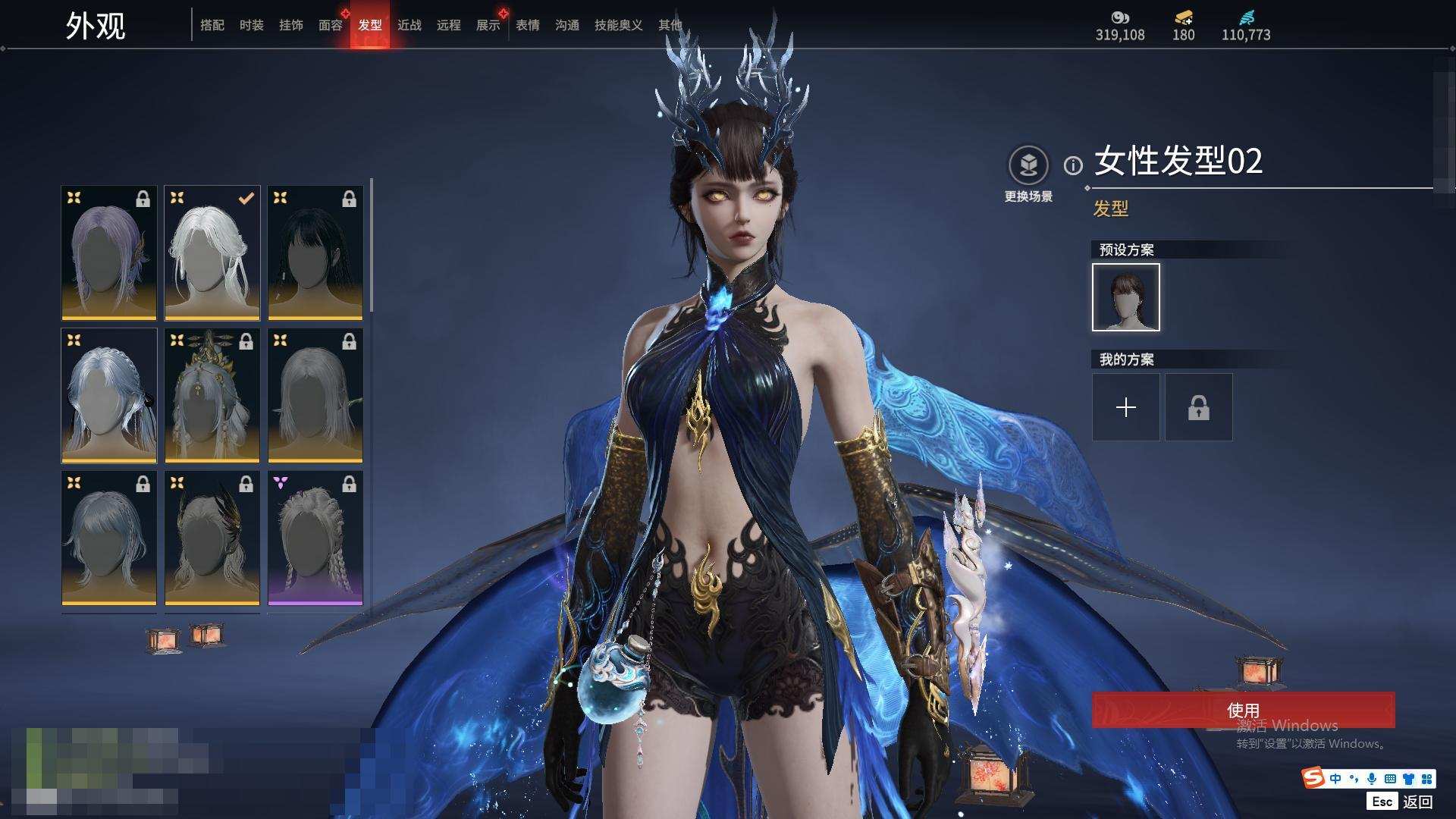Add a new scheme under 我的方案
Viewport: 1456px width, 819px height.
point(1125,407)
